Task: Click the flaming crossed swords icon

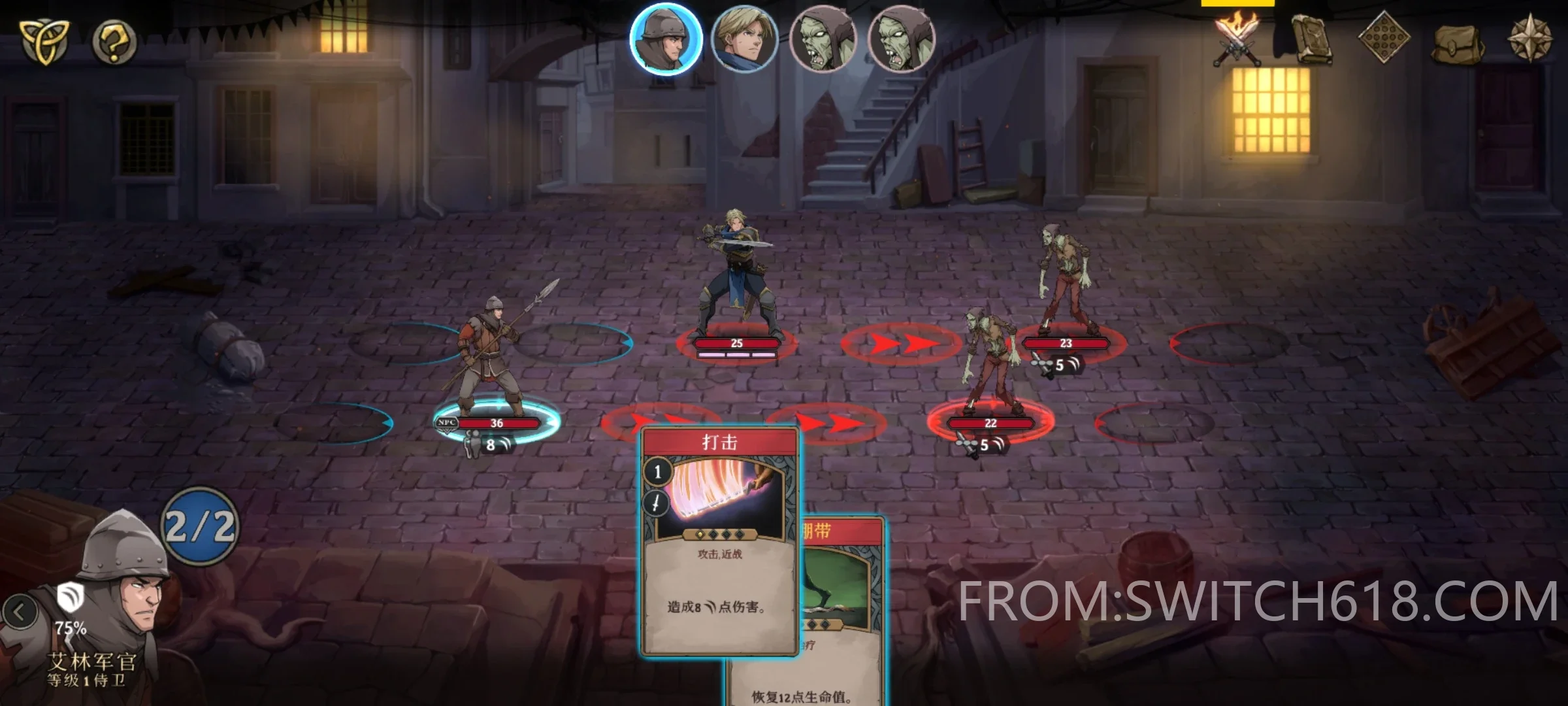Action: (1236, 39)
